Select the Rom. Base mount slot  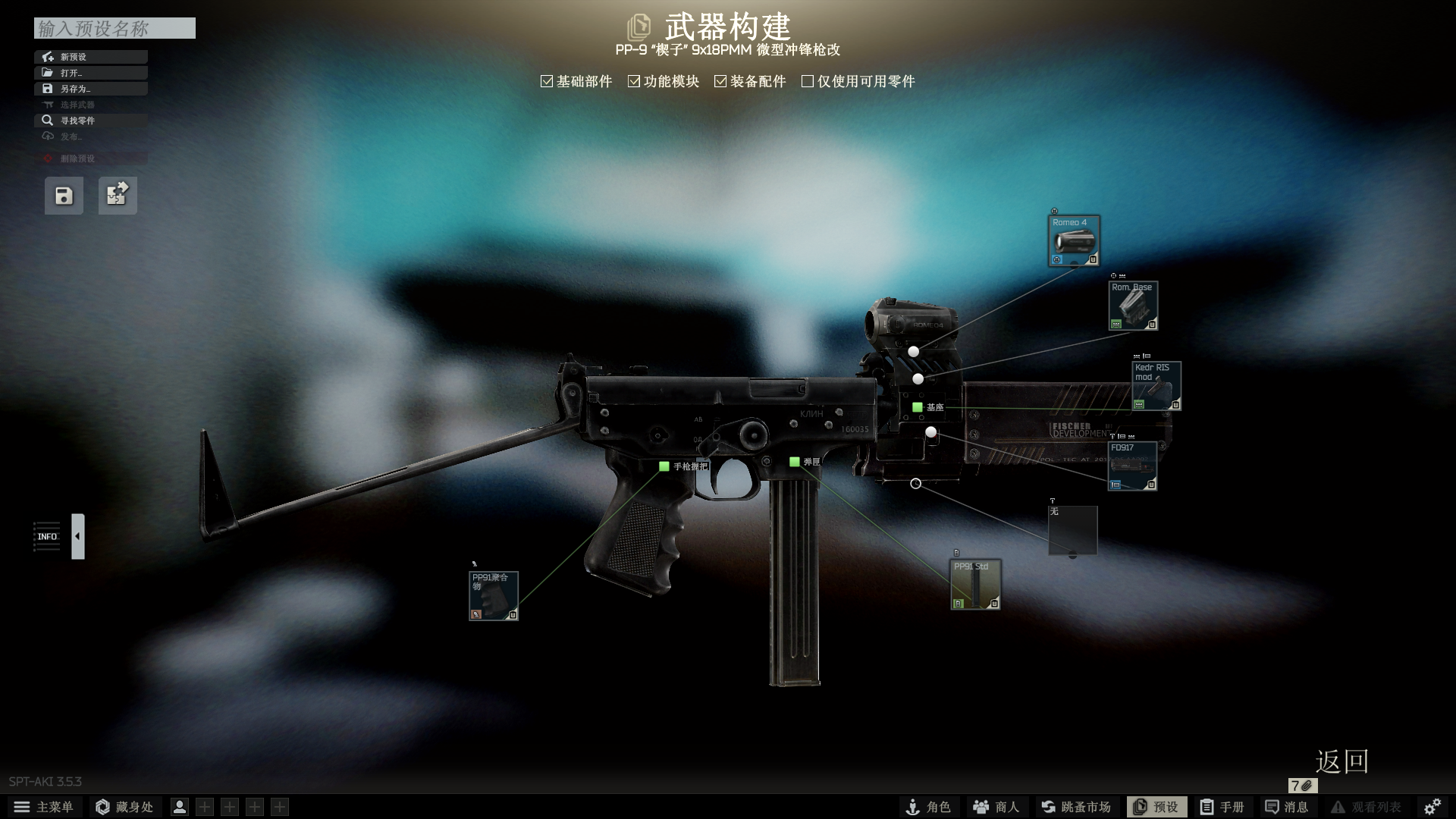pyautogui.click(x=1133, y=306)
